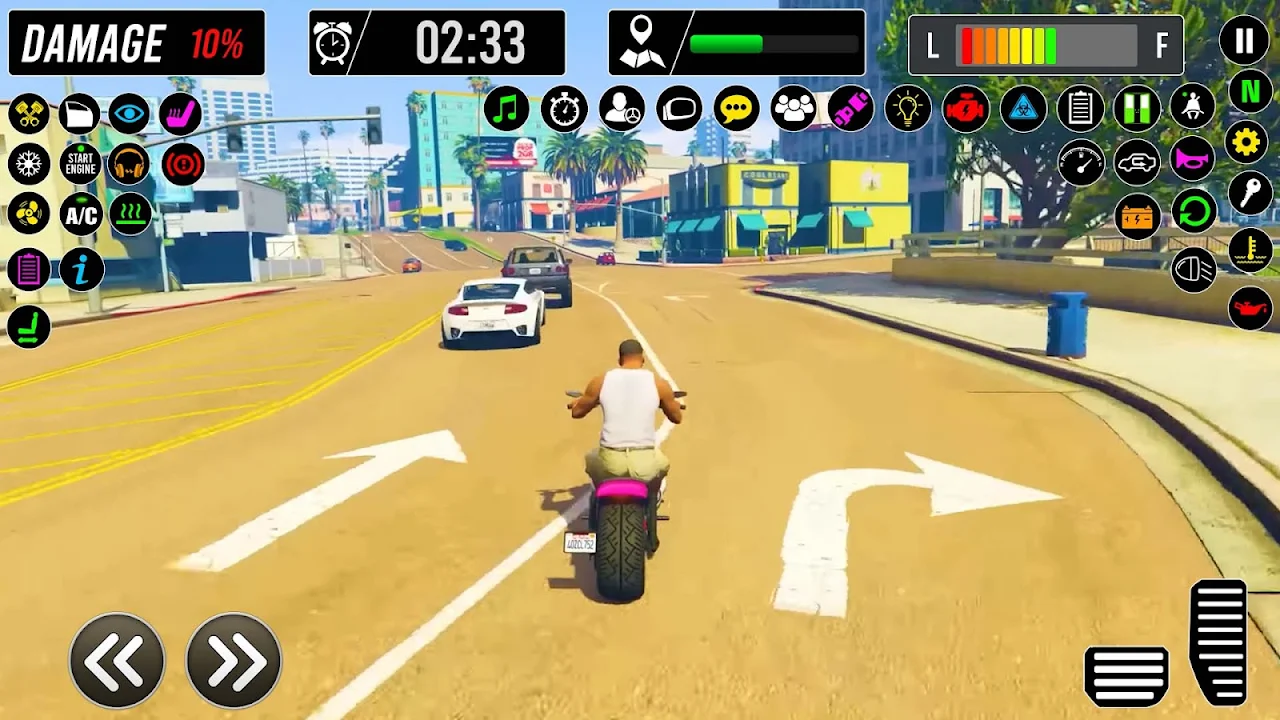Open the yellow chat bubble icon
This screenshot has height=720, width=1280.
pyautogui.click(x=736, y=109)
